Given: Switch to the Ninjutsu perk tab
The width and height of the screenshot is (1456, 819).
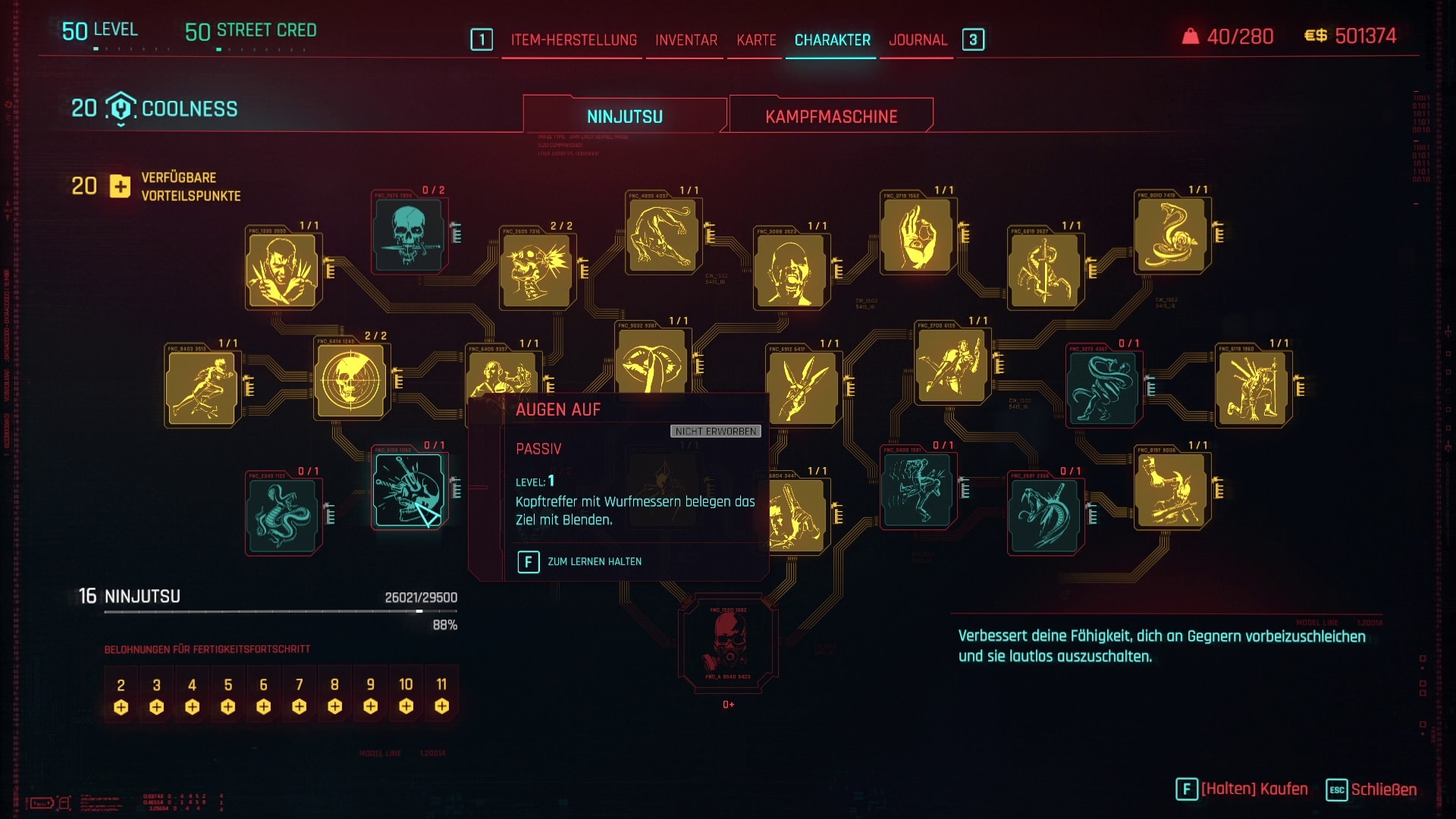Looking at the screenshot, I should point(624,116).
